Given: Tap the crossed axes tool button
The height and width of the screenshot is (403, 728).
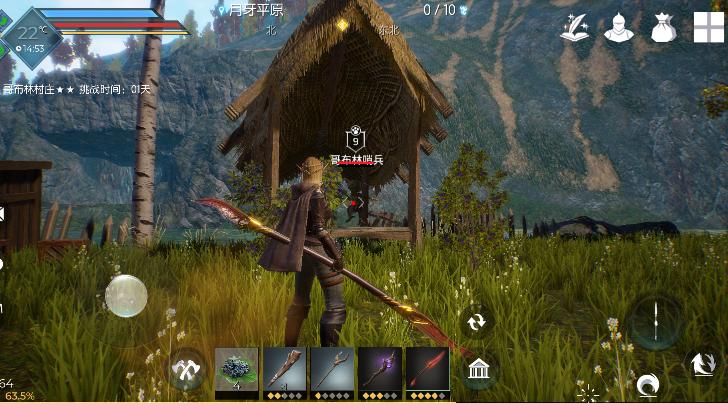Looking at the screenshot, I should point(187,369).
